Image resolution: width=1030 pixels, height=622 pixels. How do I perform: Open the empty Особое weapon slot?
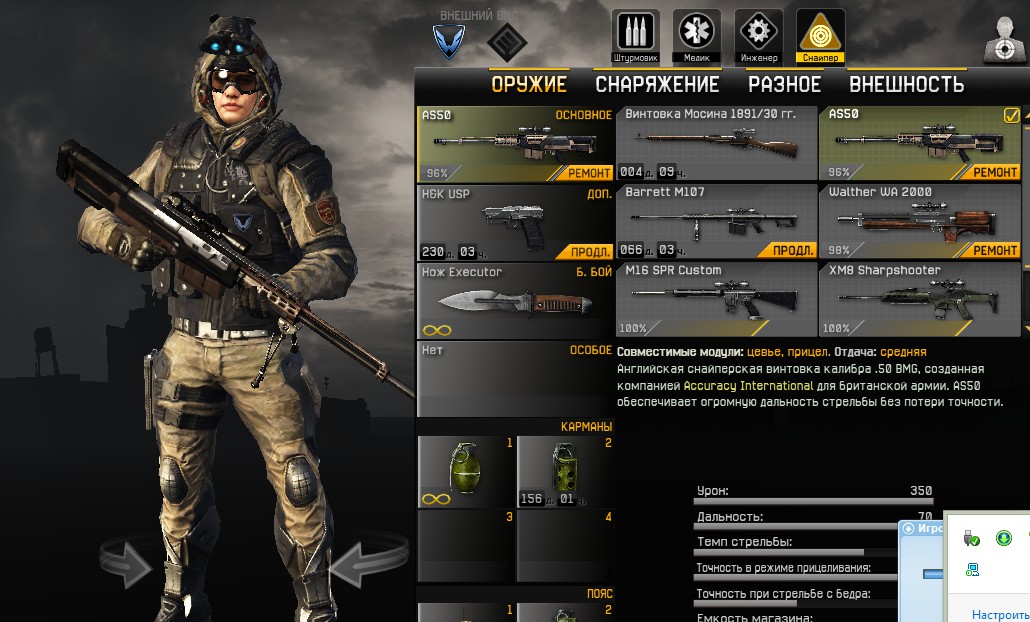pyautogui.click(x=514, y=378)
